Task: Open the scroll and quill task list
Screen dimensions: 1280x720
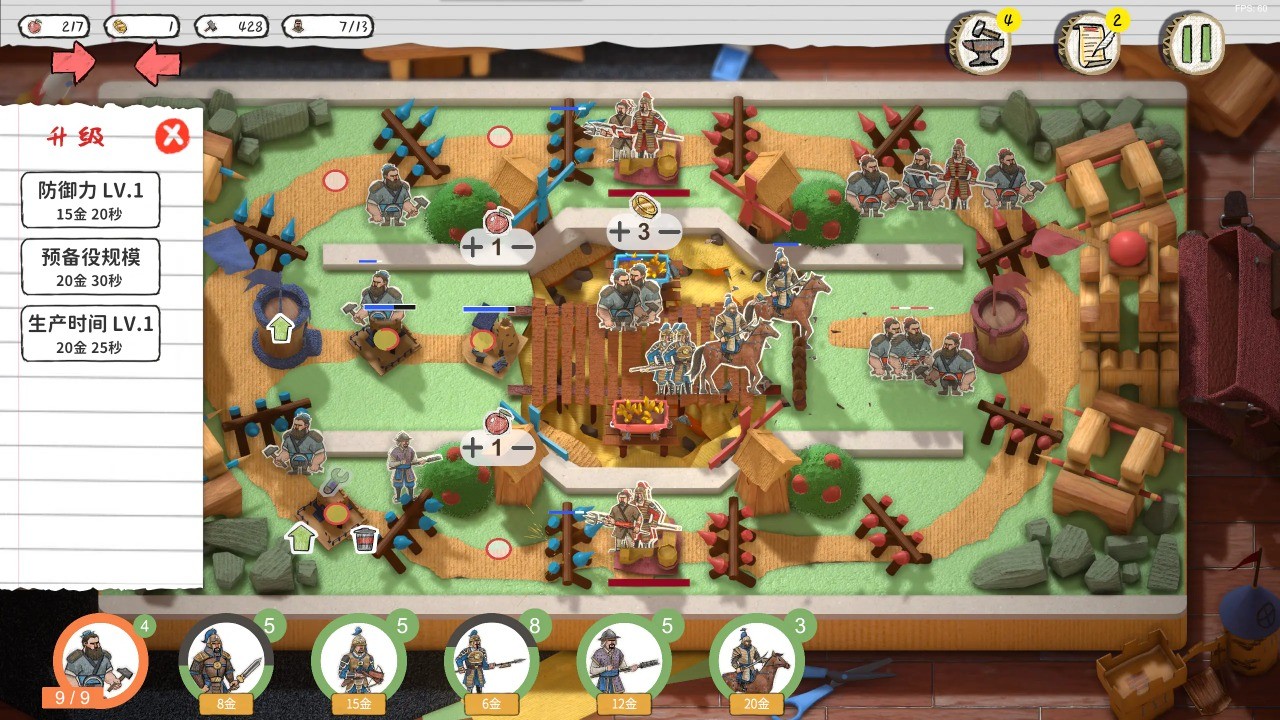Action: point(1088,43)
